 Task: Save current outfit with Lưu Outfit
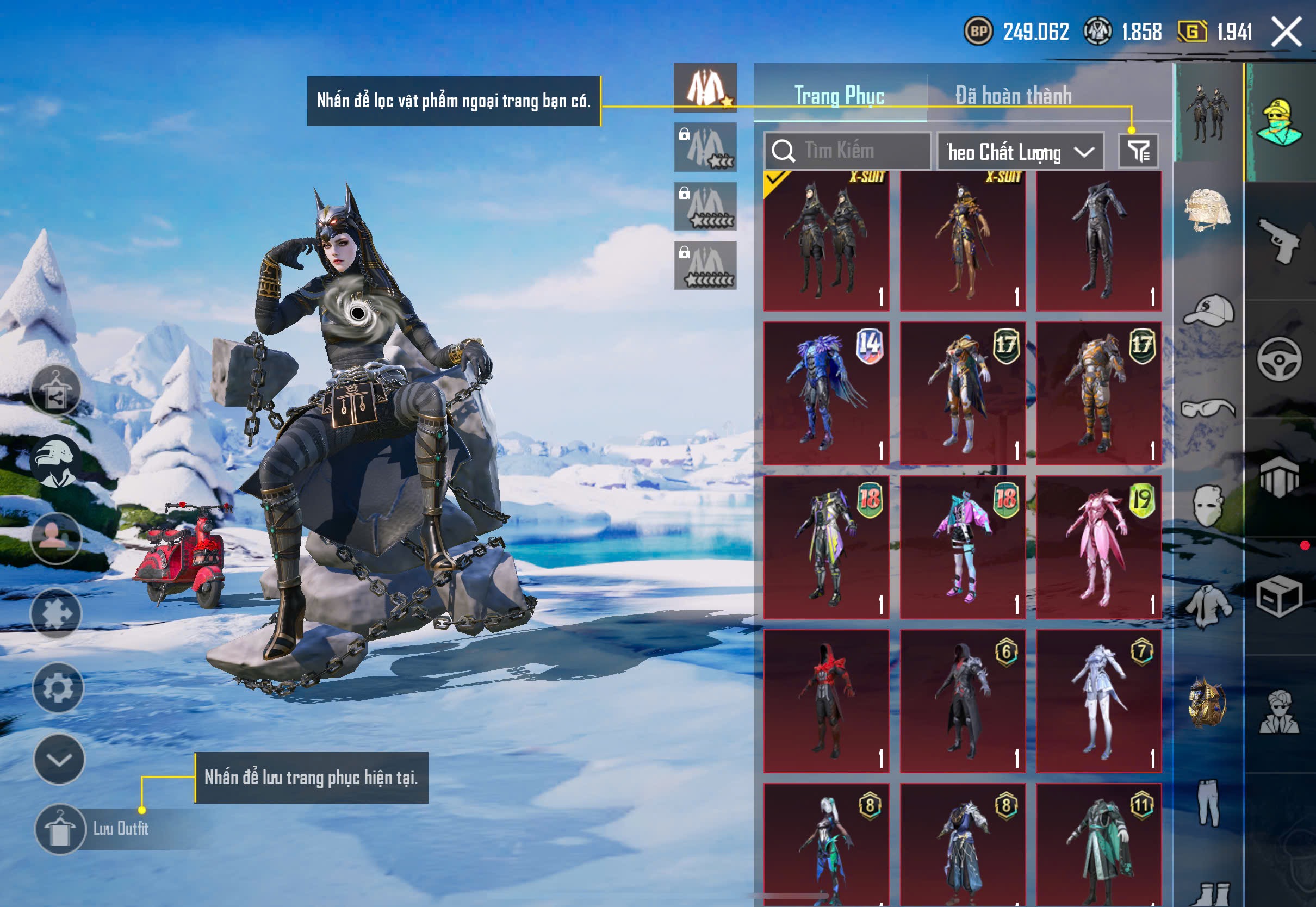click(x=60, y=829)
